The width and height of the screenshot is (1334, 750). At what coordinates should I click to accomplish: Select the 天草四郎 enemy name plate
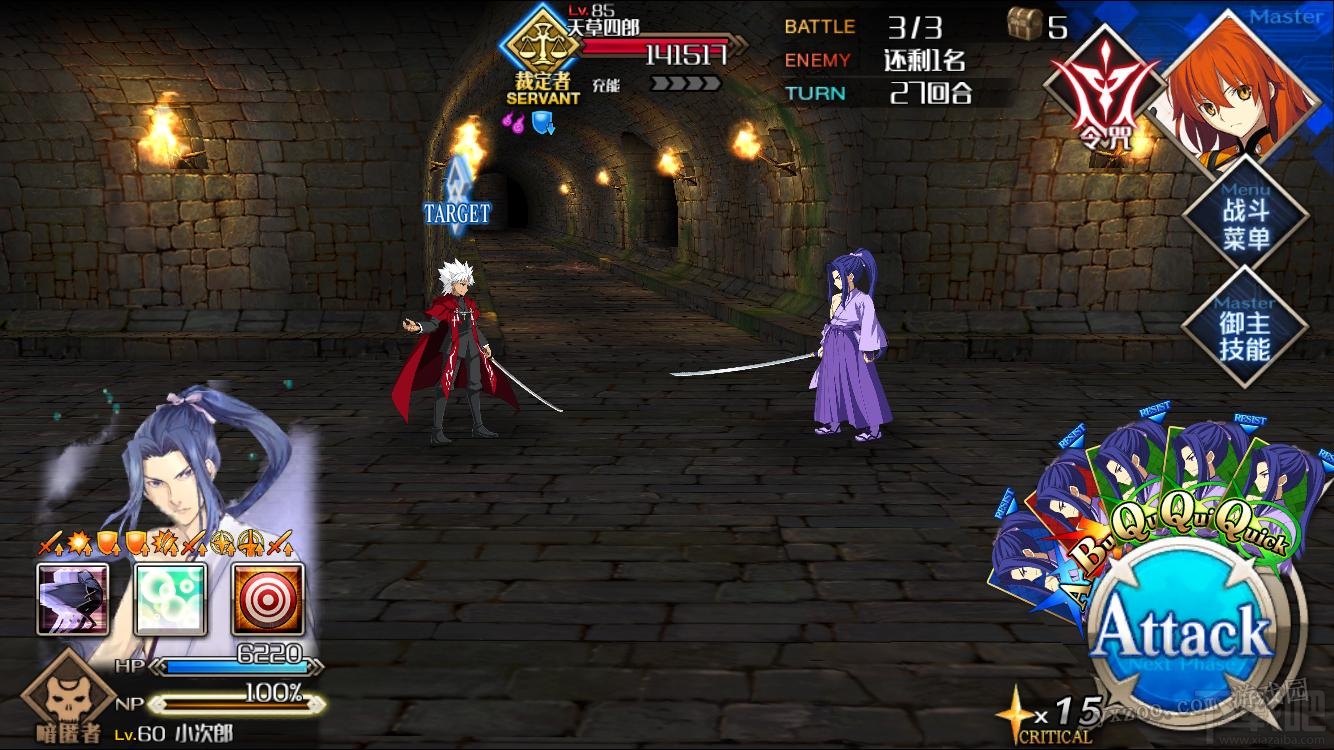pos(602,27)
